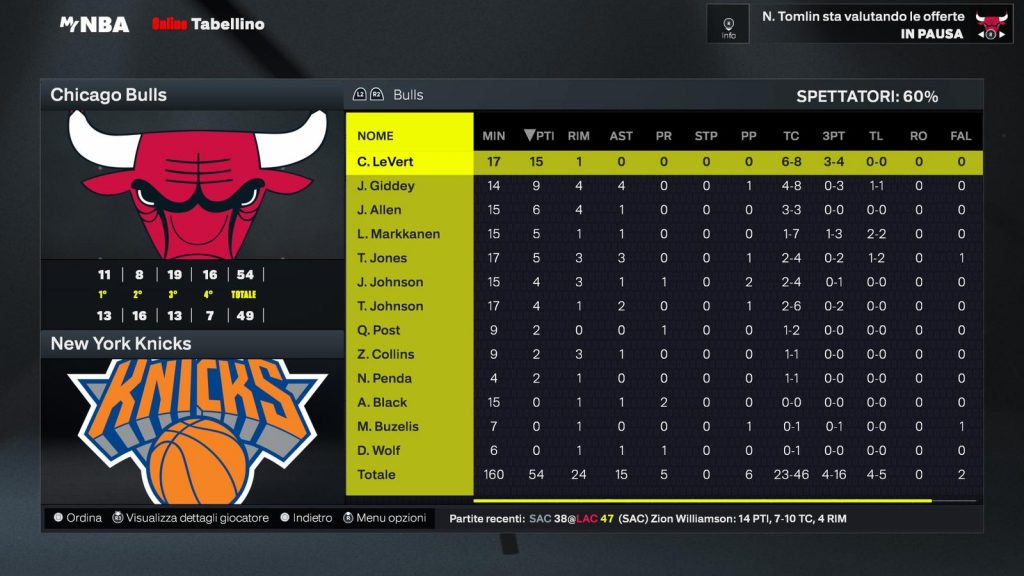The width and height of the screenshot is (1024, 576).
Task: Select L. Markkanen's row
Action: pos(398,234)
